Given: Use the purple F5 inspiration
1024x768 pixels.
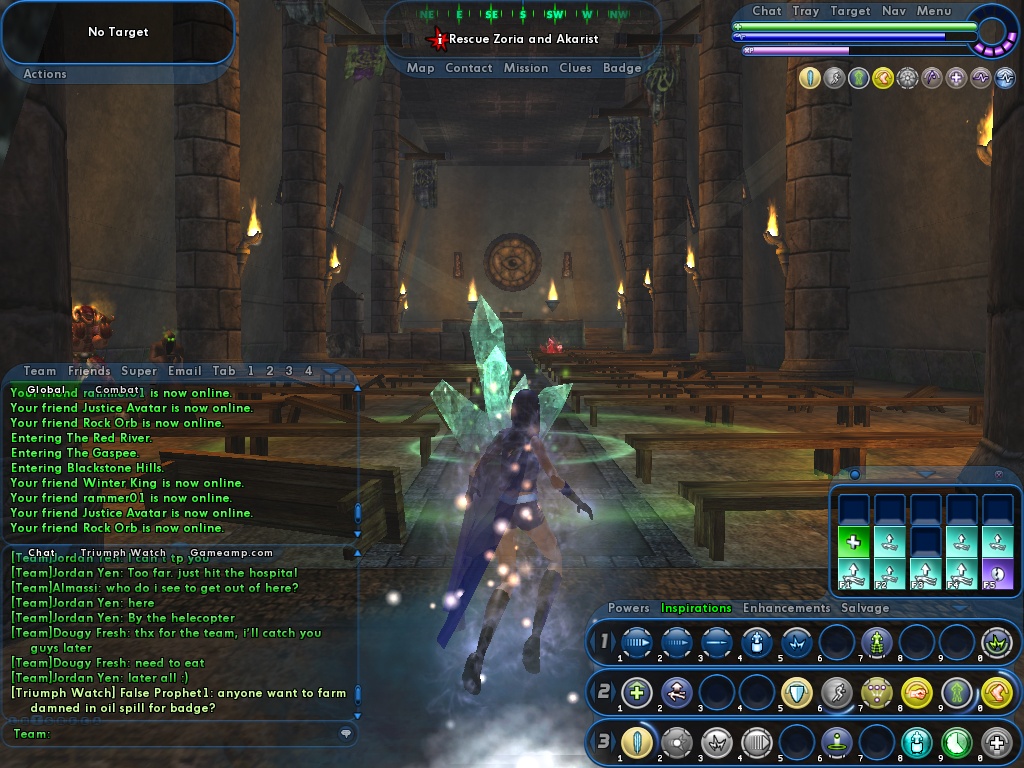Looking at the screenshot, I should tap(997, 573).
